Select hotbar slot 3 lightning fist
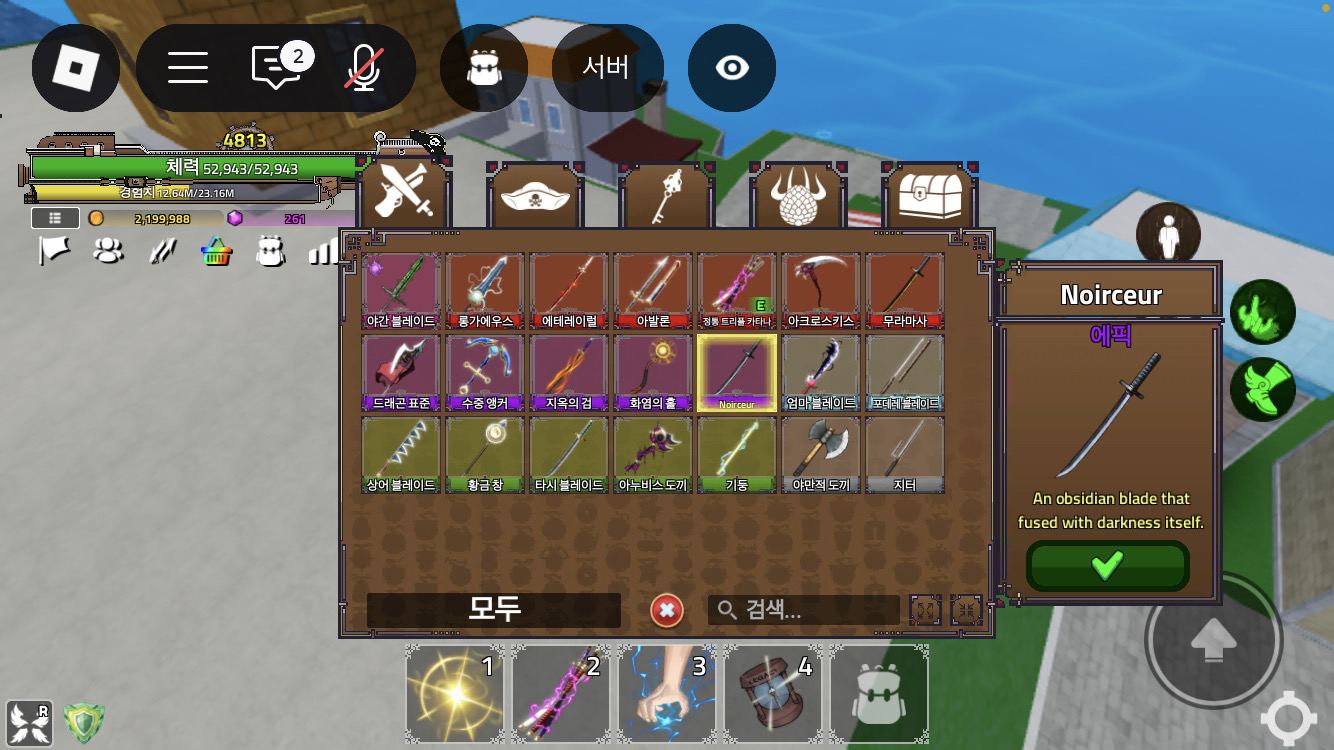This screenshot has width=1334, height=750. (668, 694)
